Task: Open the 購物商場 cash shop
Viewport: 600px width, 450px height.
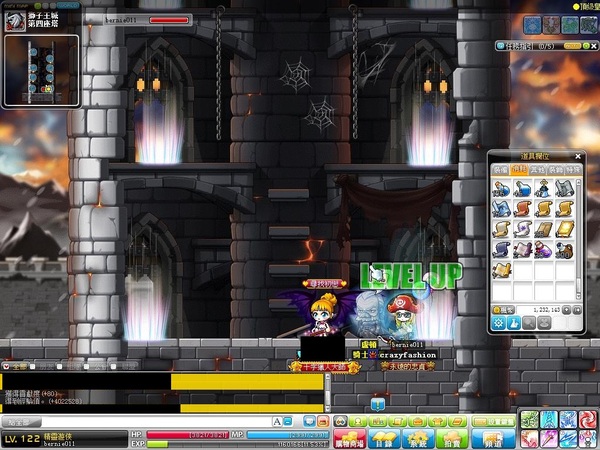Action: pyautogui.click(x=348, y=438)
